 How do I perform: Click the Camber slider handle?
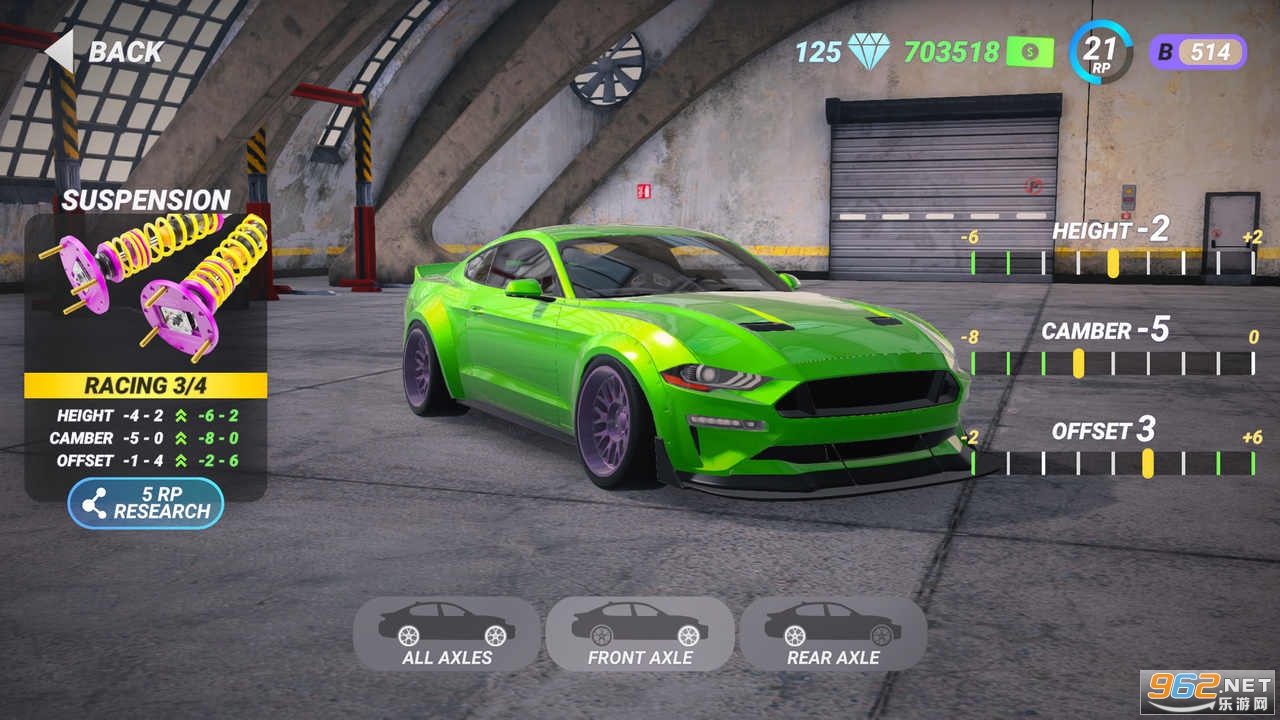(x=1078, y=363)
